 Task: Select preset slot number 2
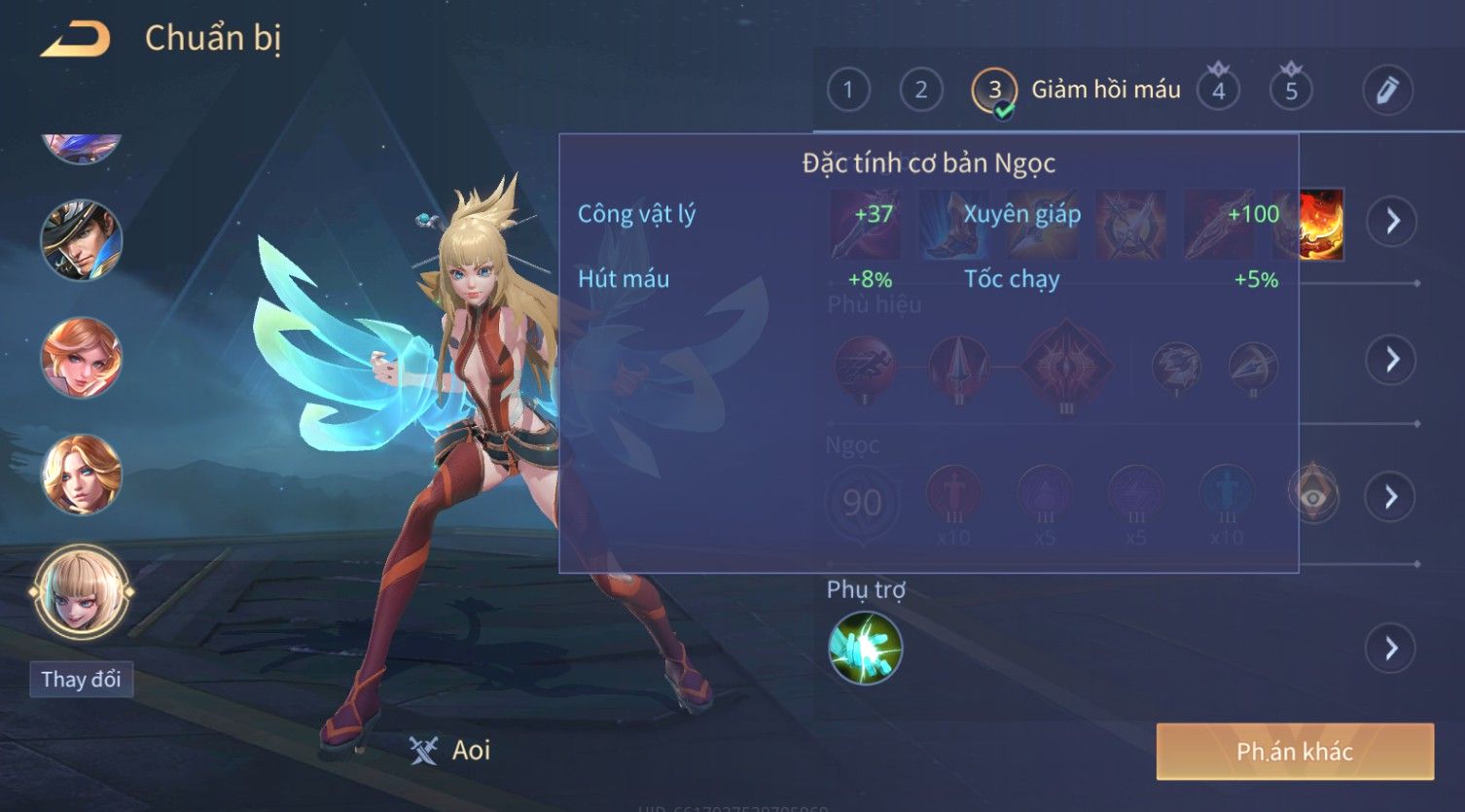920,90
